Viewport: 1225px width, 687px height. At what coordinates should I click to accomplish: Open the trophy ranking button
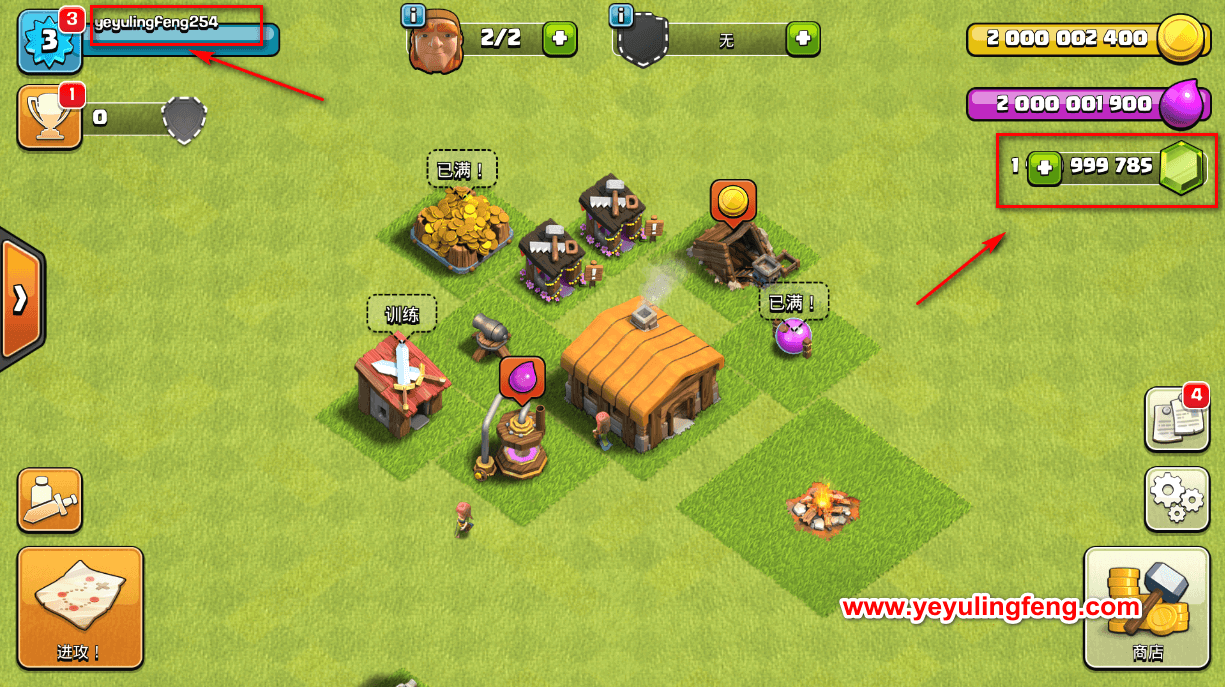pyautogui.click(x=49, y=117)
